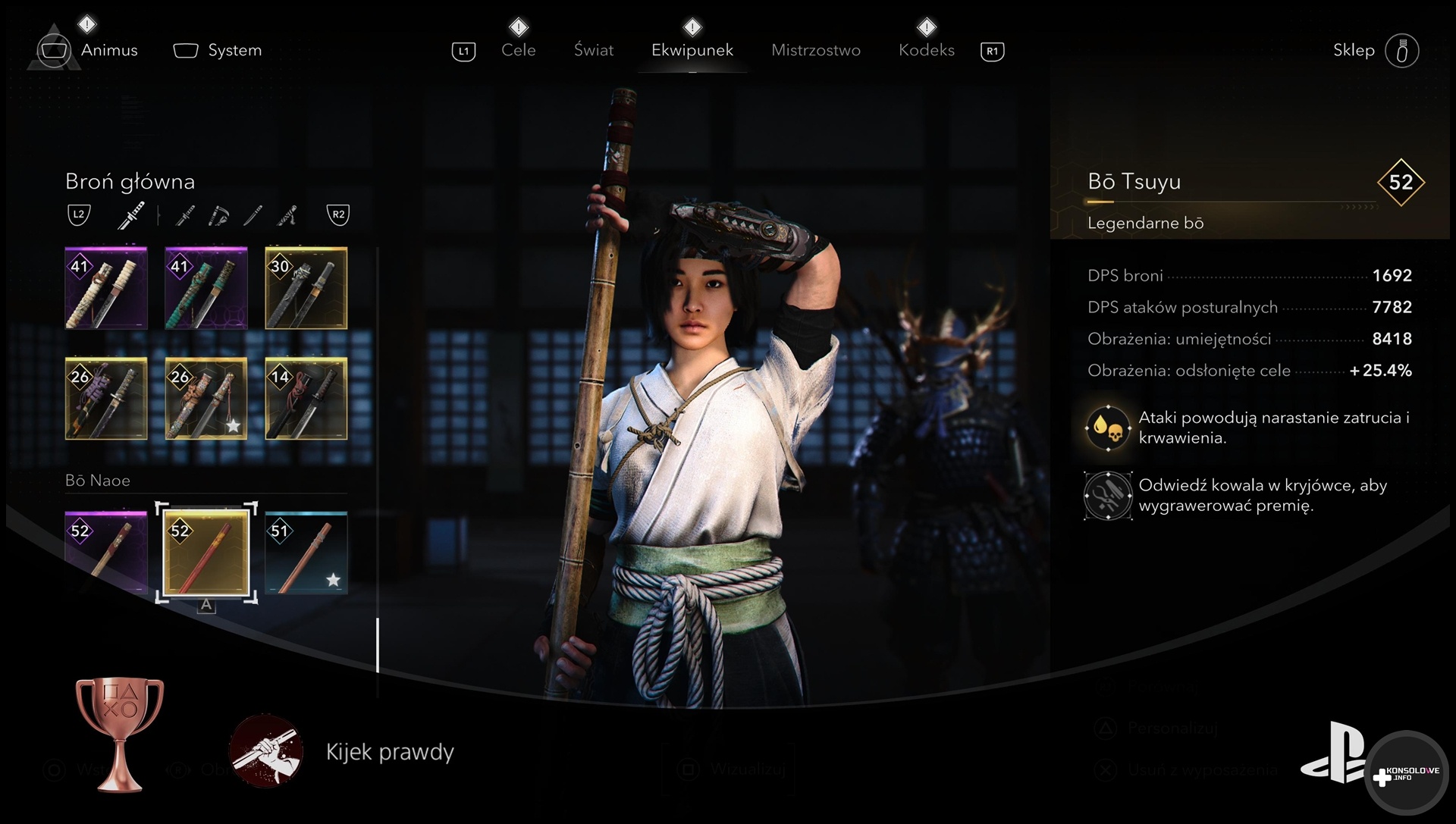Viewport: 1456px width, 824px height.
Task: Click the gold level 52 Bō Tsuyu slot
Action: [206, 552]
